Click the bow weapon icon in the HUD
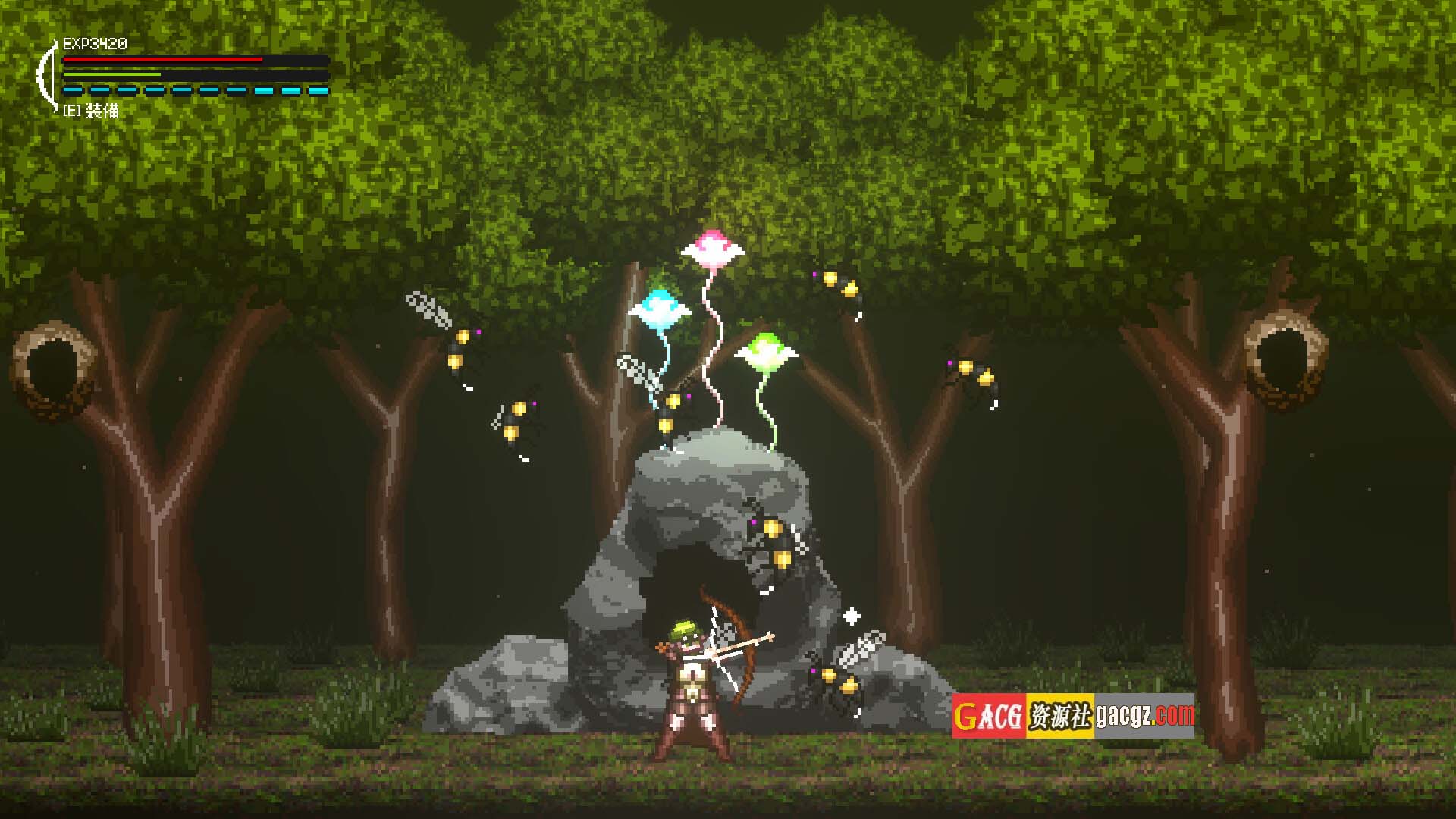The image size is (1456, 819). (x=47, y=76)
